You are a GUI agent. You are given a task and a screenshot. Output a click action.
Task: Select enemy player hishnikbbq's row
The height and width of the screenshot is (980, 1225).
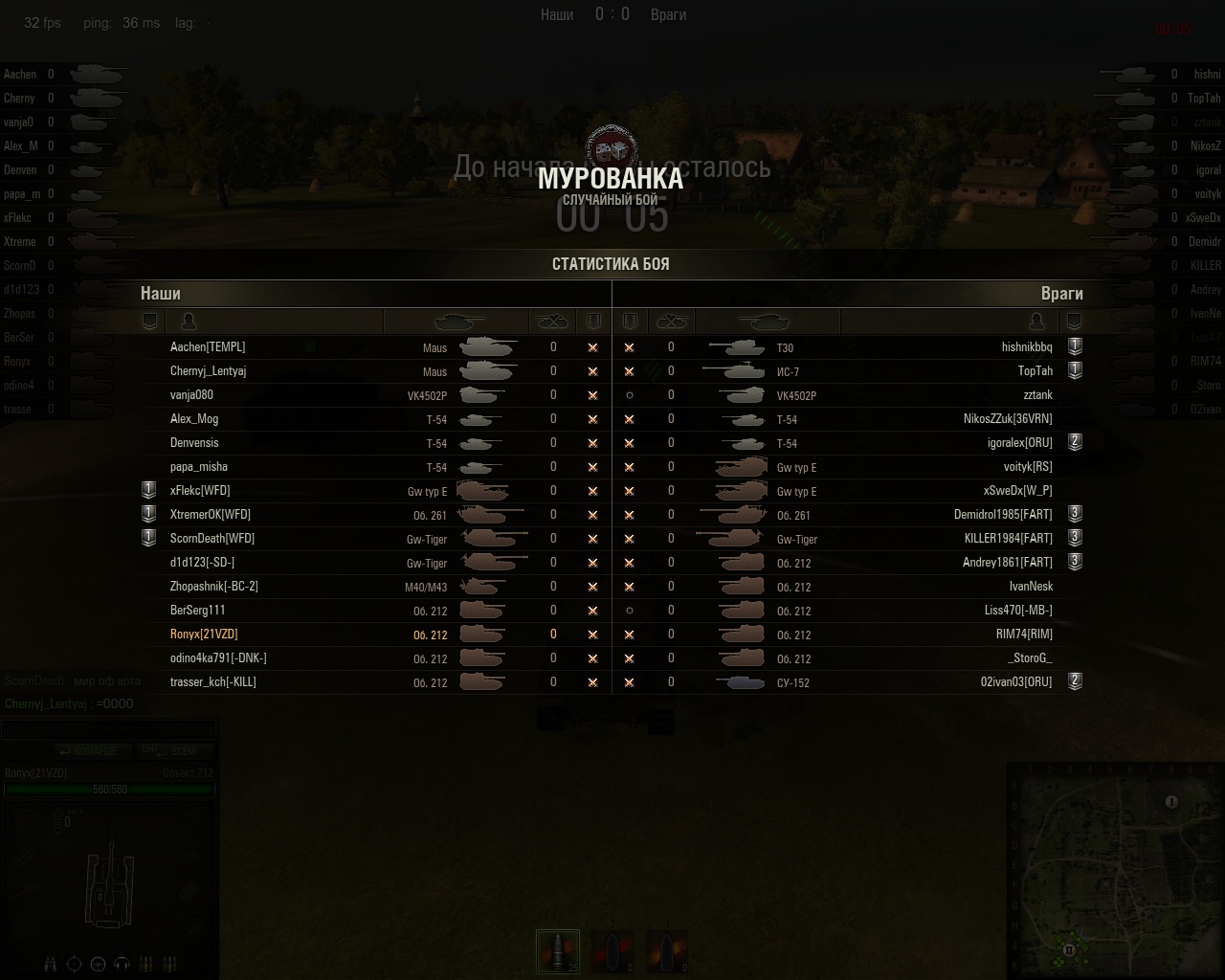tap(1026, 347)
